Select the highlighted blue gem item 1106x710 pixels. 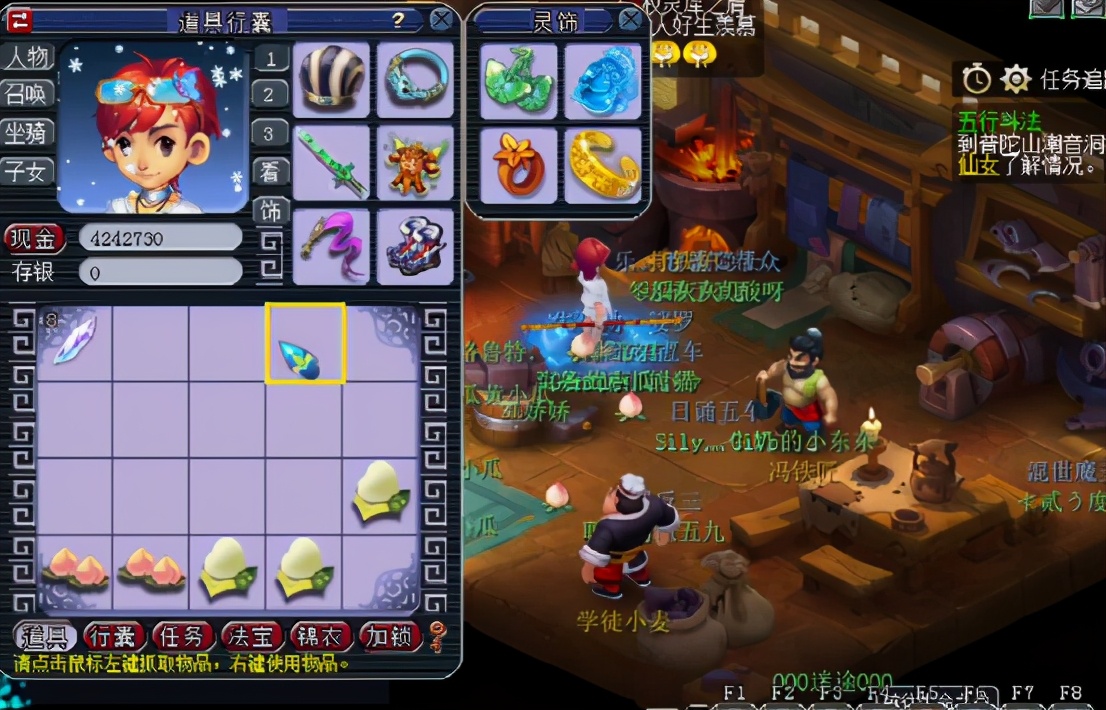coord(305,344)
